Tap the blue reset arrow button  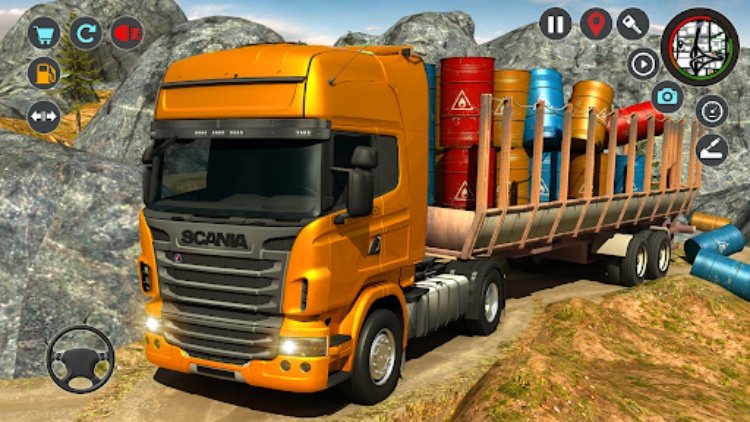(85, 33)
